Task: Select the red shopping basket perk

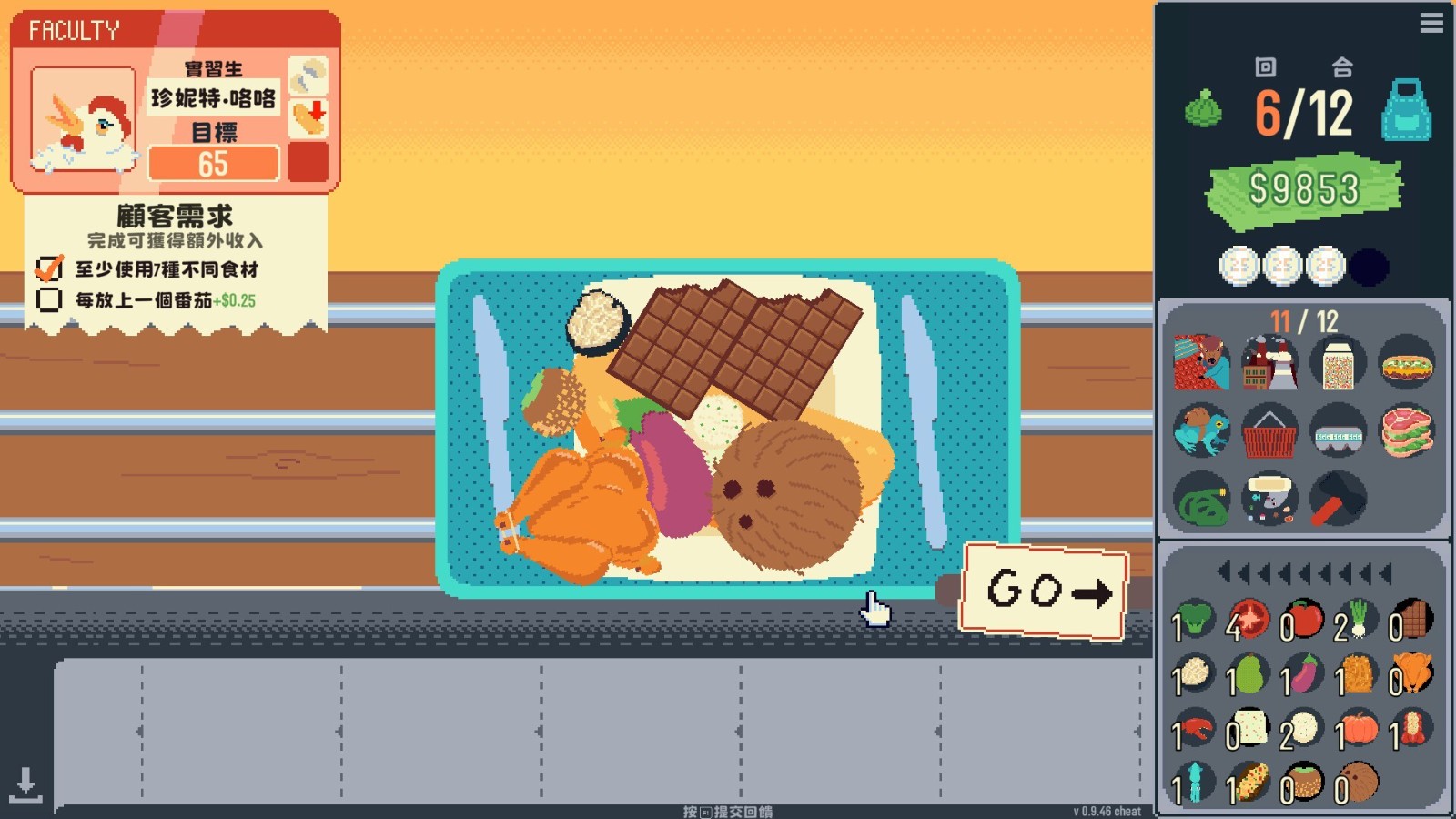Action: 1269,432
